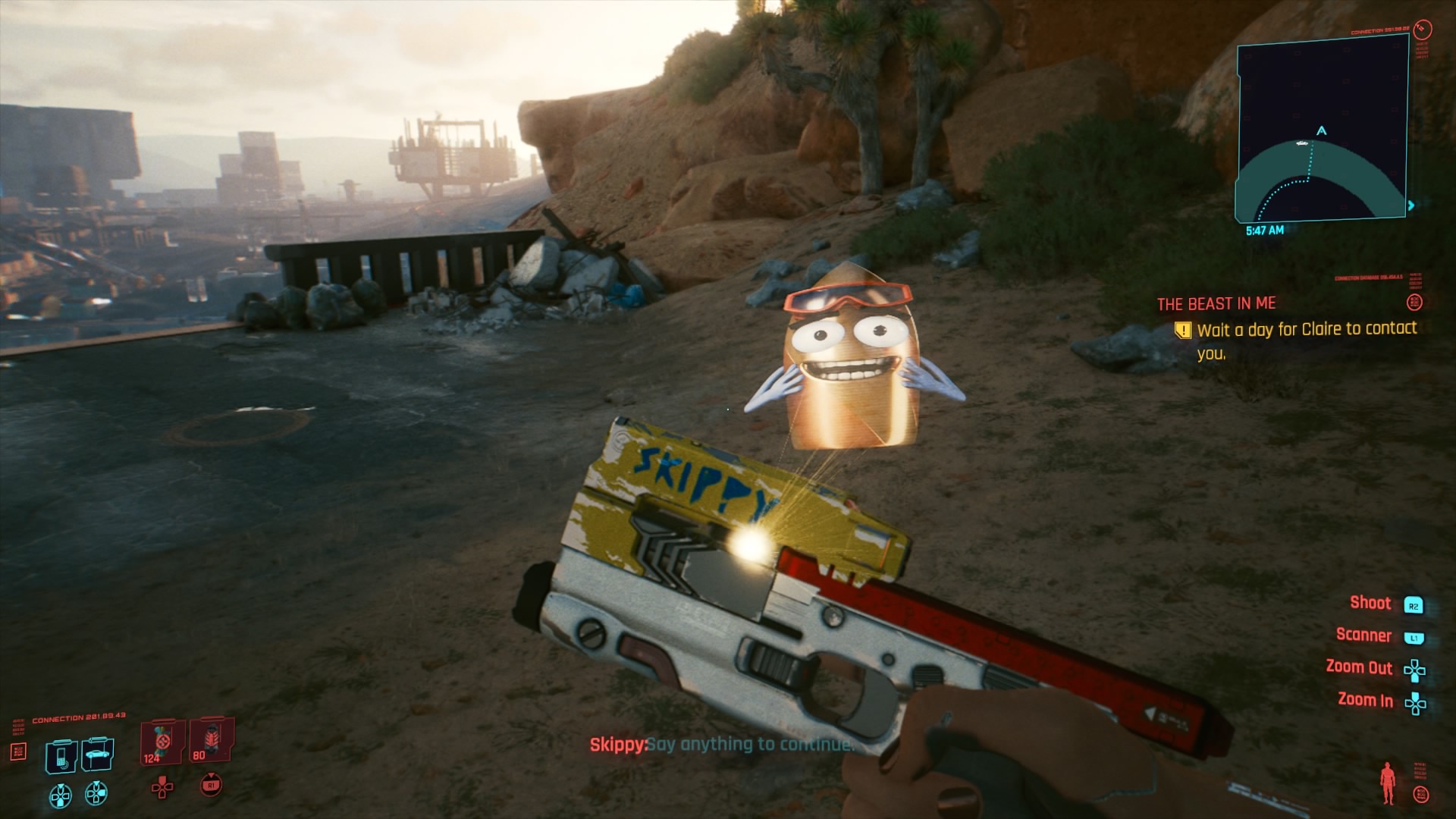The width and height of the screenshot is (1456, 819).
Task: Expand the minimap via the cyan chevron arrow
Action: tap(1411, 204)
